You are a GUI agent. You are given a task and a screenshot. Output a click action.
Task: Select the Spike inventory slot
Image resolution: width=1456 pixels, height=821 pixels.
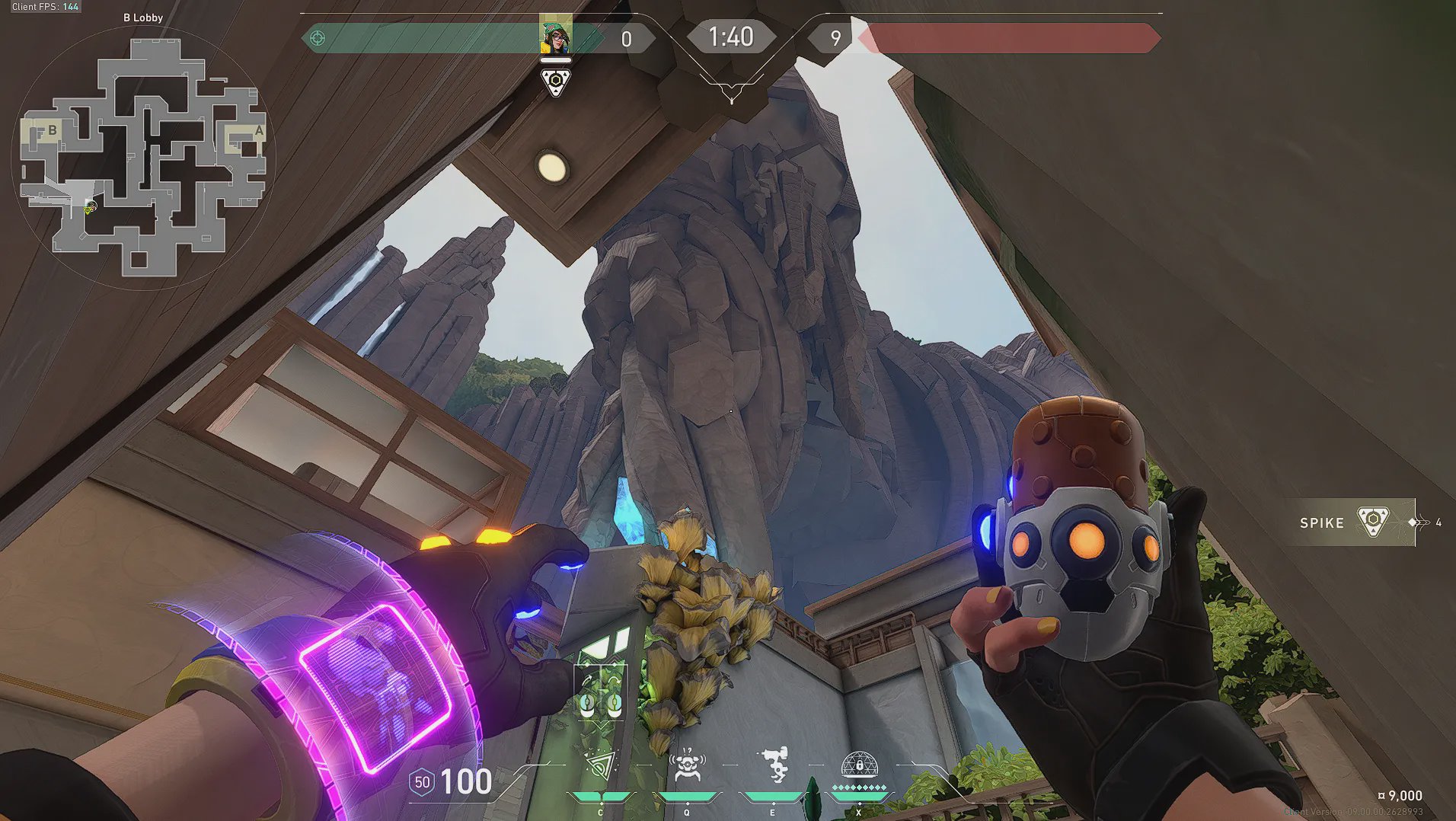pyautogui.click(x=1351, y=522)
